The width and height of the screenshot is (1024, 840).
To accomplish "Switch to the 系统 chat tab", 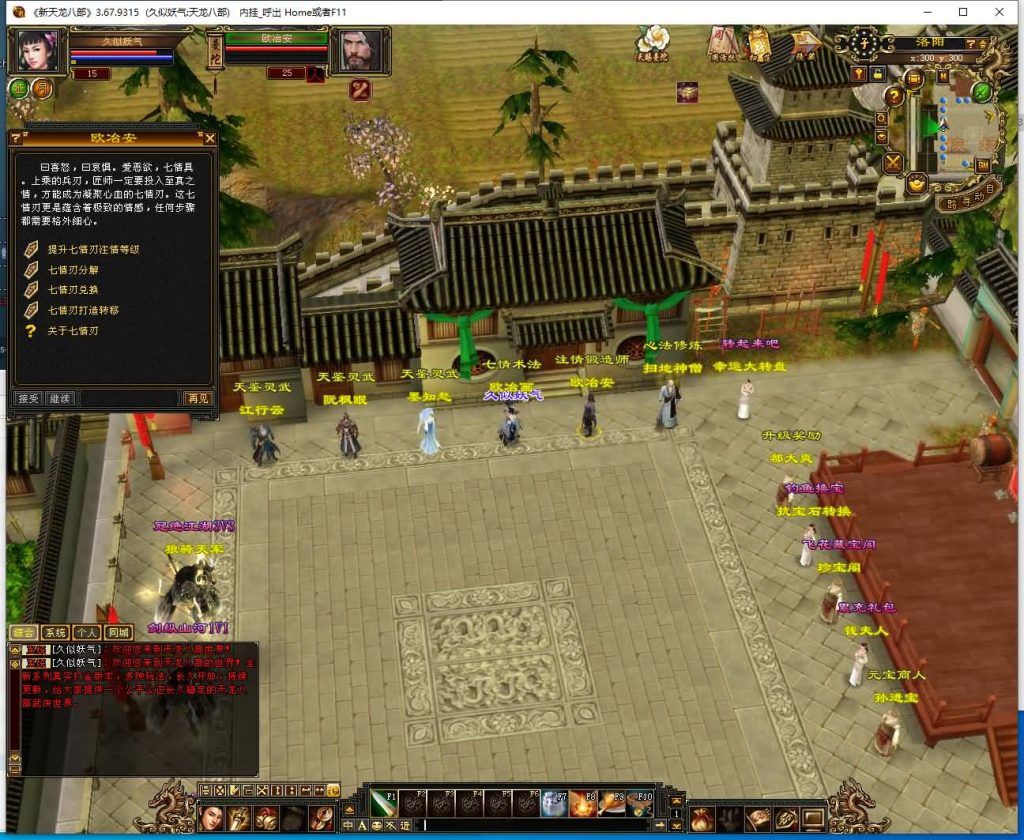I will click(55, 632).
